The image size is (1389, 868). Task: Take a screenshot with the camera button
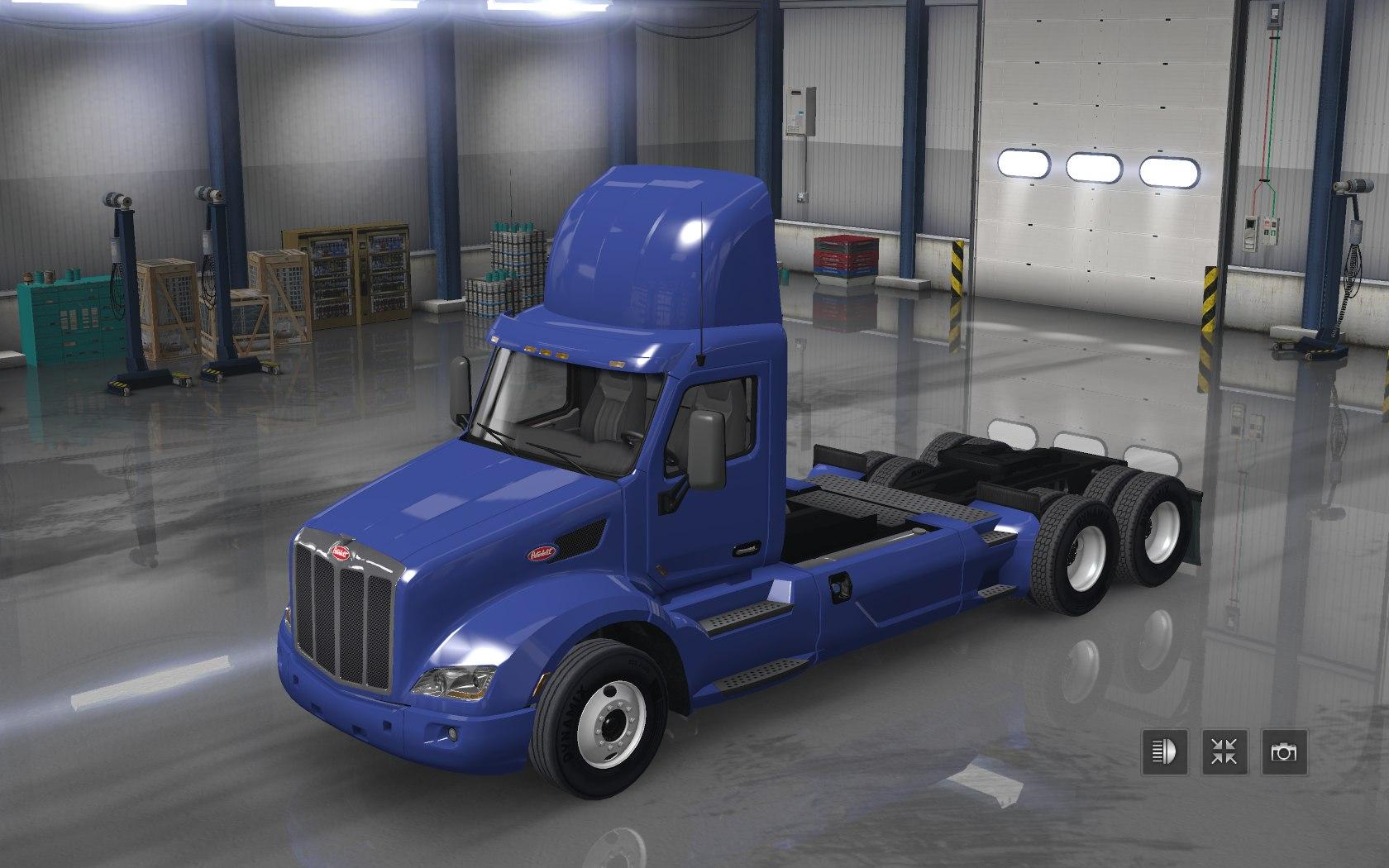point(1285,751)
